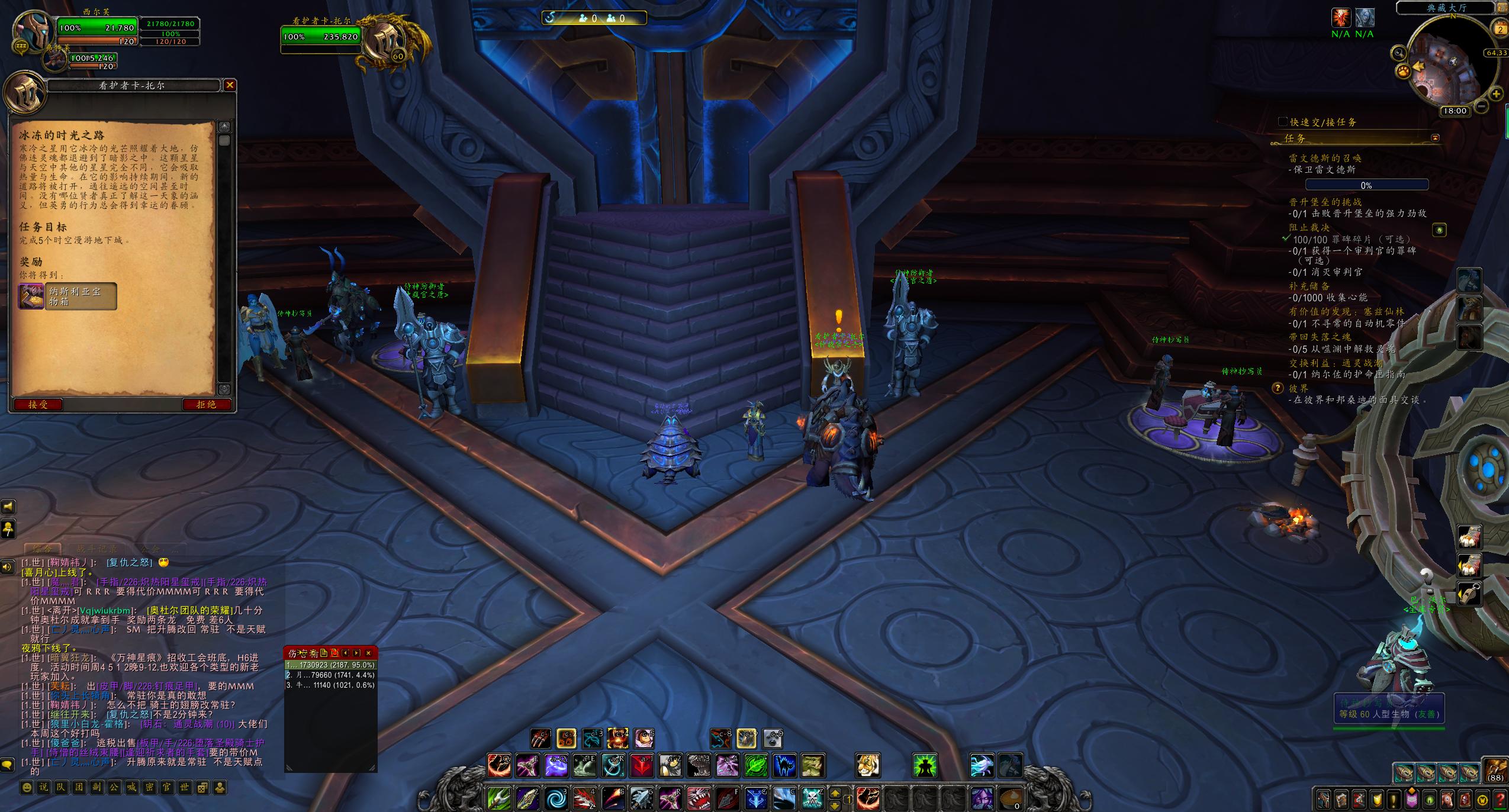This screenshot has width=1509, height=812.
Task: Zoom in the minimap with the plus button
Action: [1496, 94]
